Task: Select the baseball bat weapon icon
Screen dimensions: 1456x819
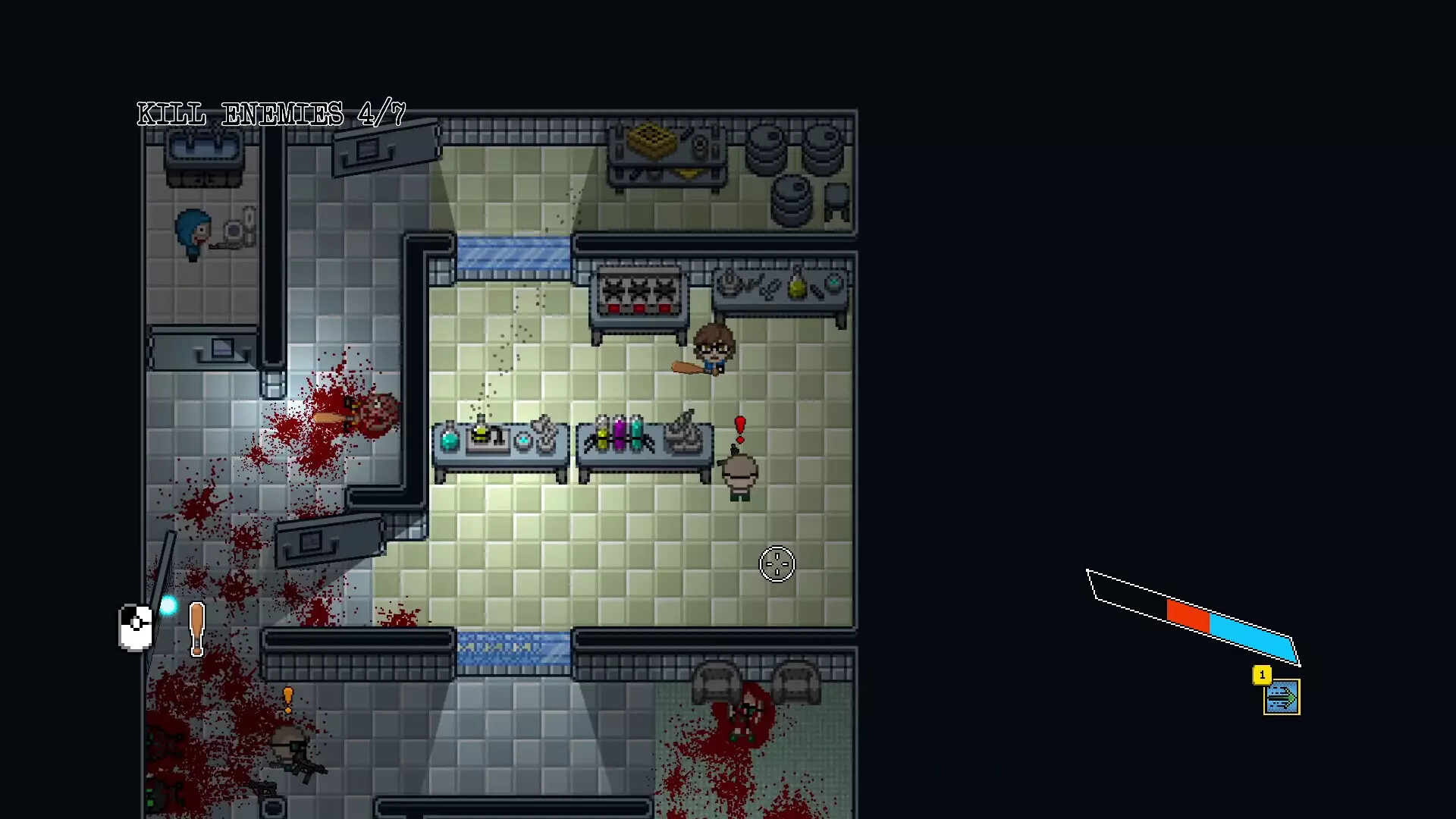Action: 197,628
